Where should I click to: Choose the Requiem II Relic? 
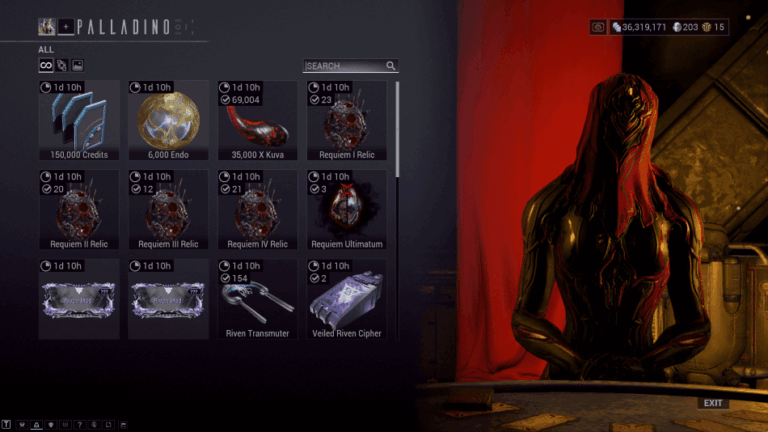[79, 210]
